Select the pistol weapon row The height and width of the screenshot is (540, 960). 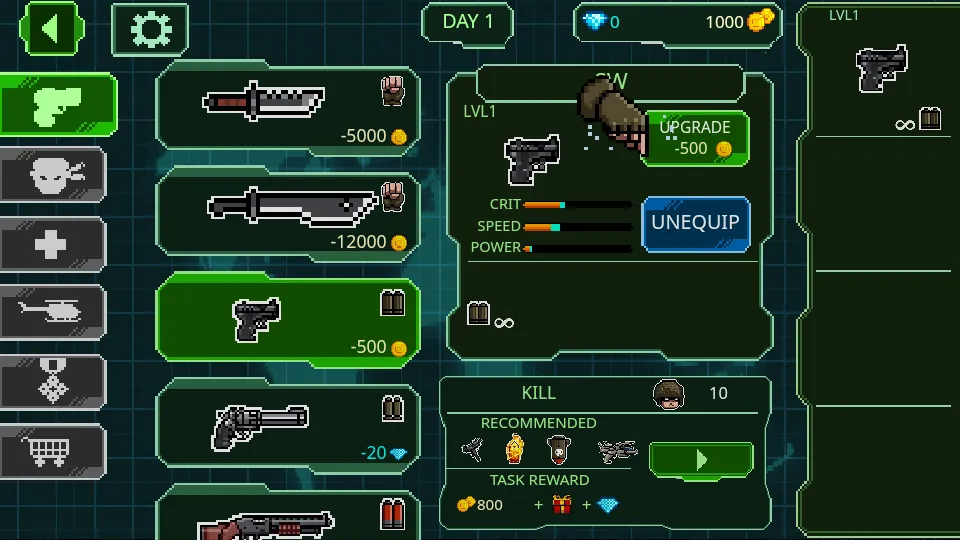(288, 320)
